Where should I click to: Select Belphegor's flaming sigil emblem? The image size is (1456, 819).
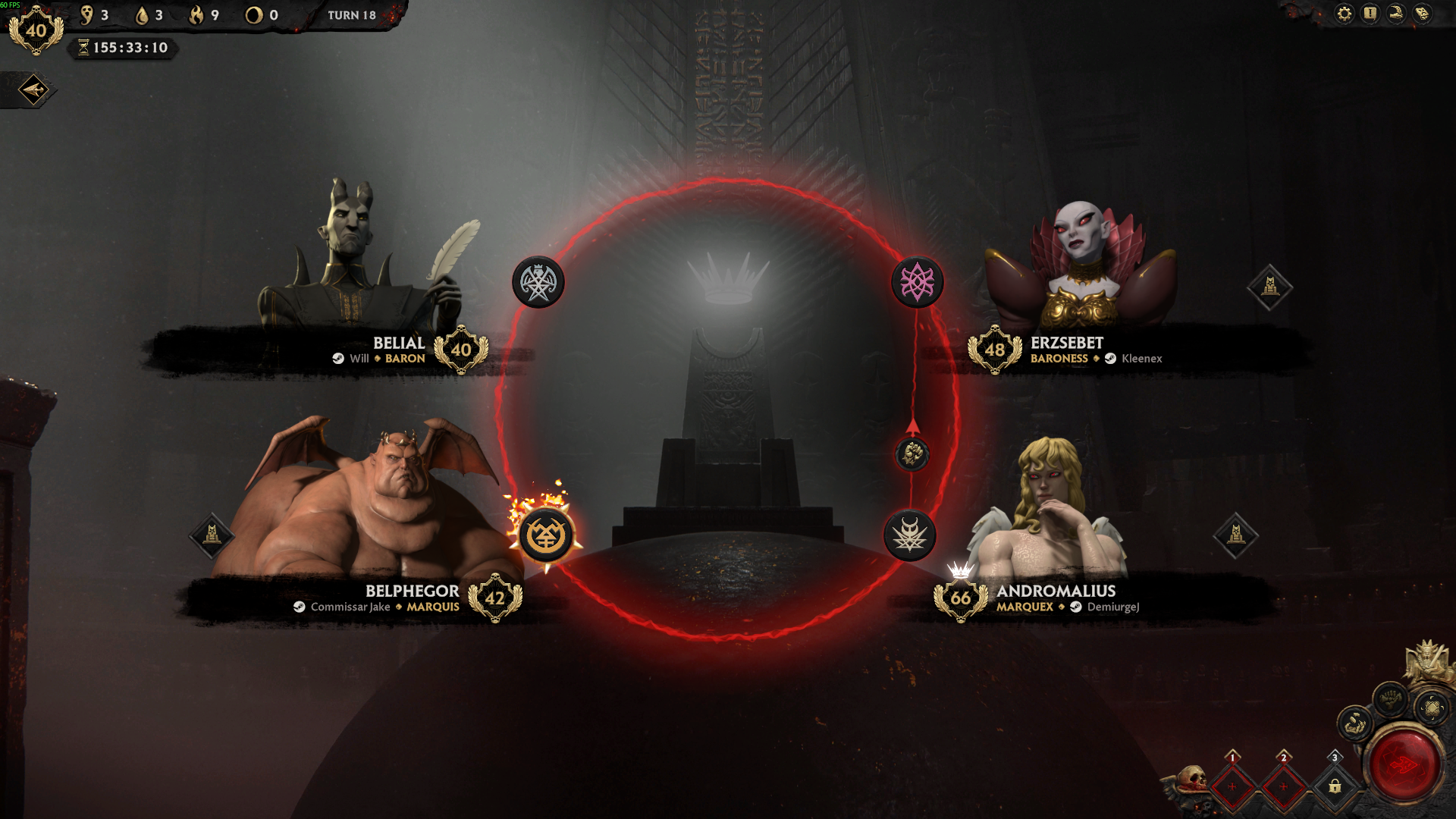coord(545,536)
